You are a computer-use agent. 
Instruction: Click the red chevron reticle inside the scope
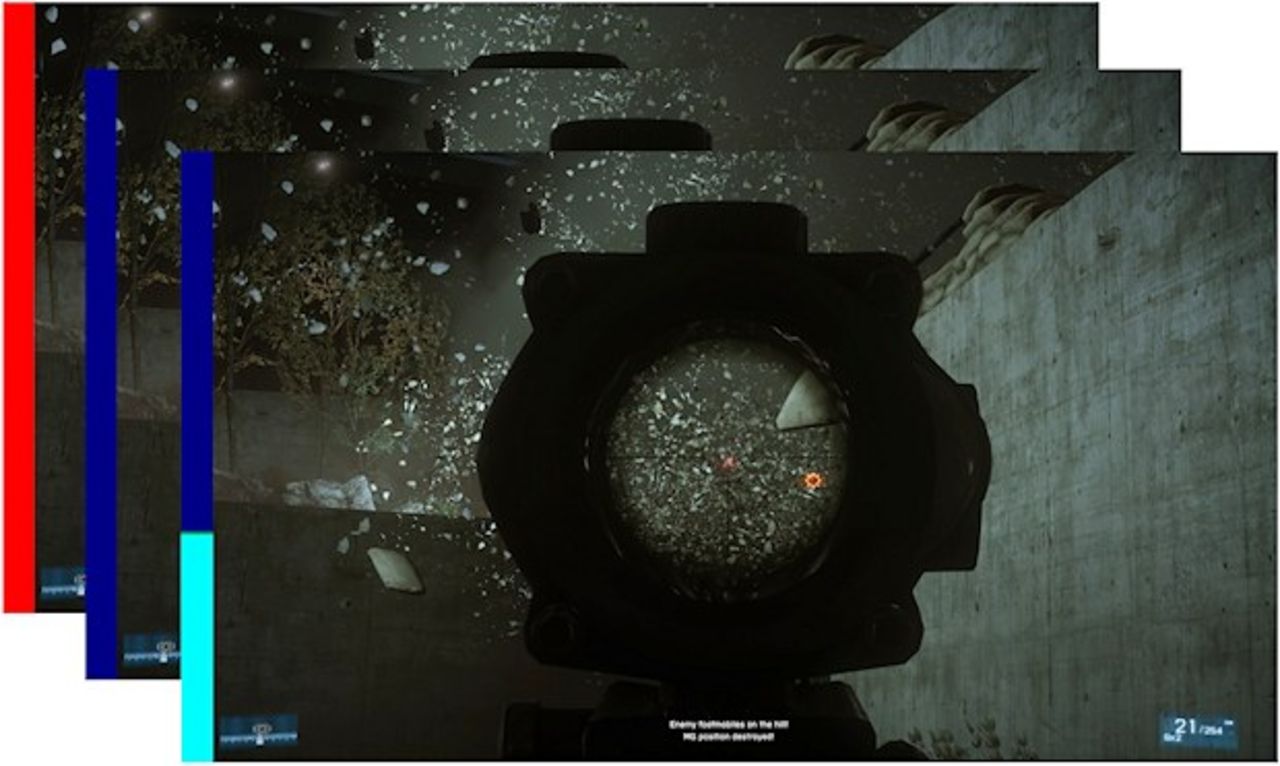[729, 462]
